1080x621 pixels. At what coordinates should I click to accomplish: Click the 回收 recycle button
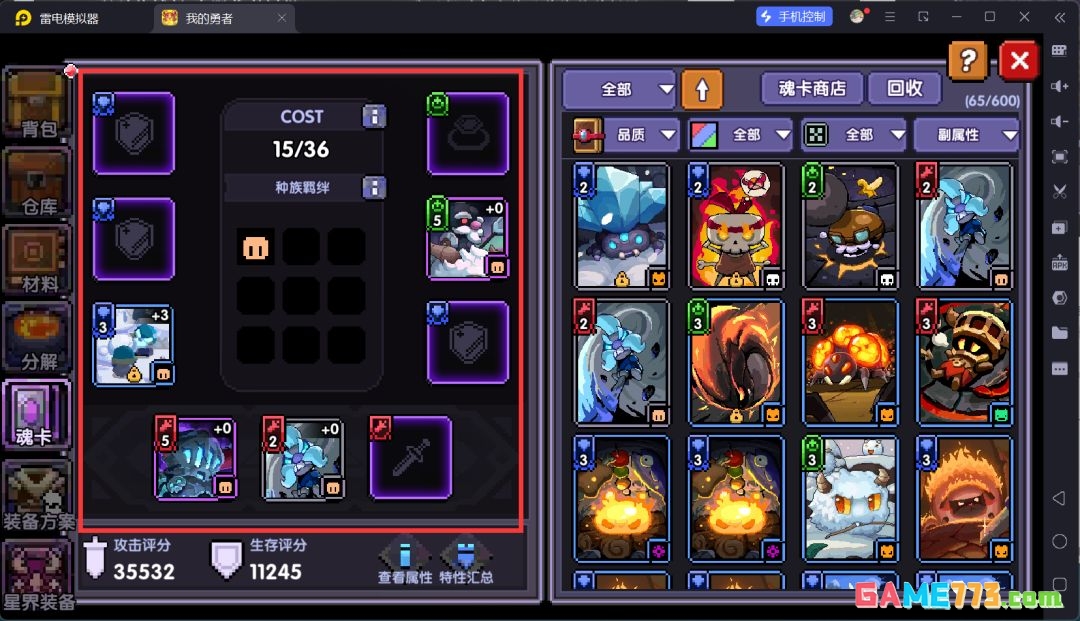[x=904, y=89]
